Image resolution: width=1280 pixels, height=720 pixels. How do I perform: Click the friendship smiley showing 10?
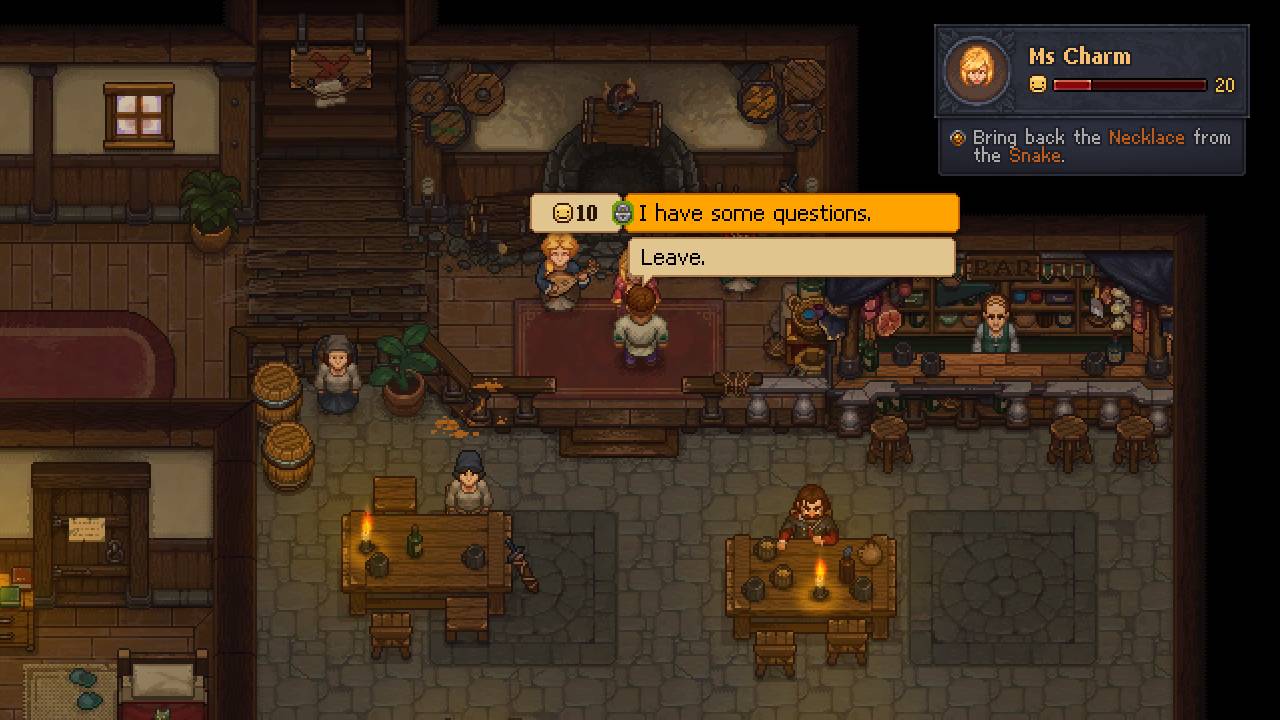coord(562,212)
